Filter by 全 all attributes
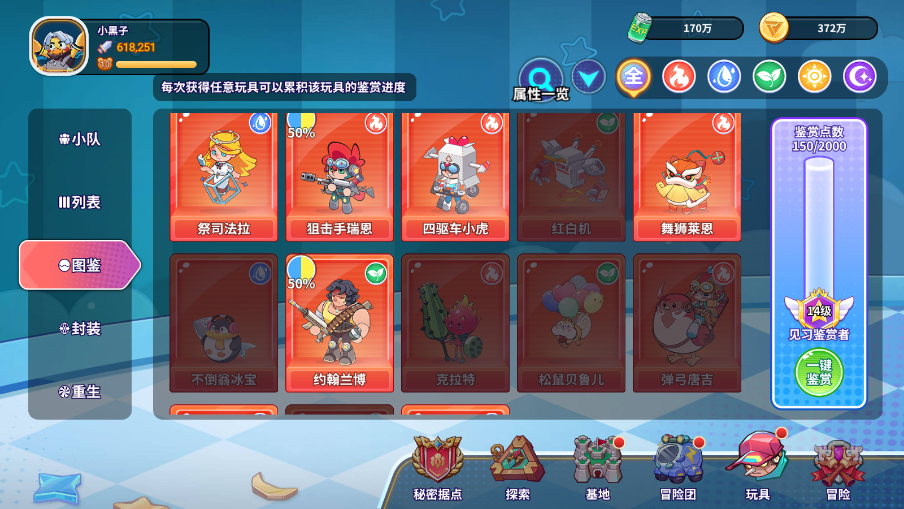Image resolution: width=904 pixels, height=509 pixels. click(633, 76)
